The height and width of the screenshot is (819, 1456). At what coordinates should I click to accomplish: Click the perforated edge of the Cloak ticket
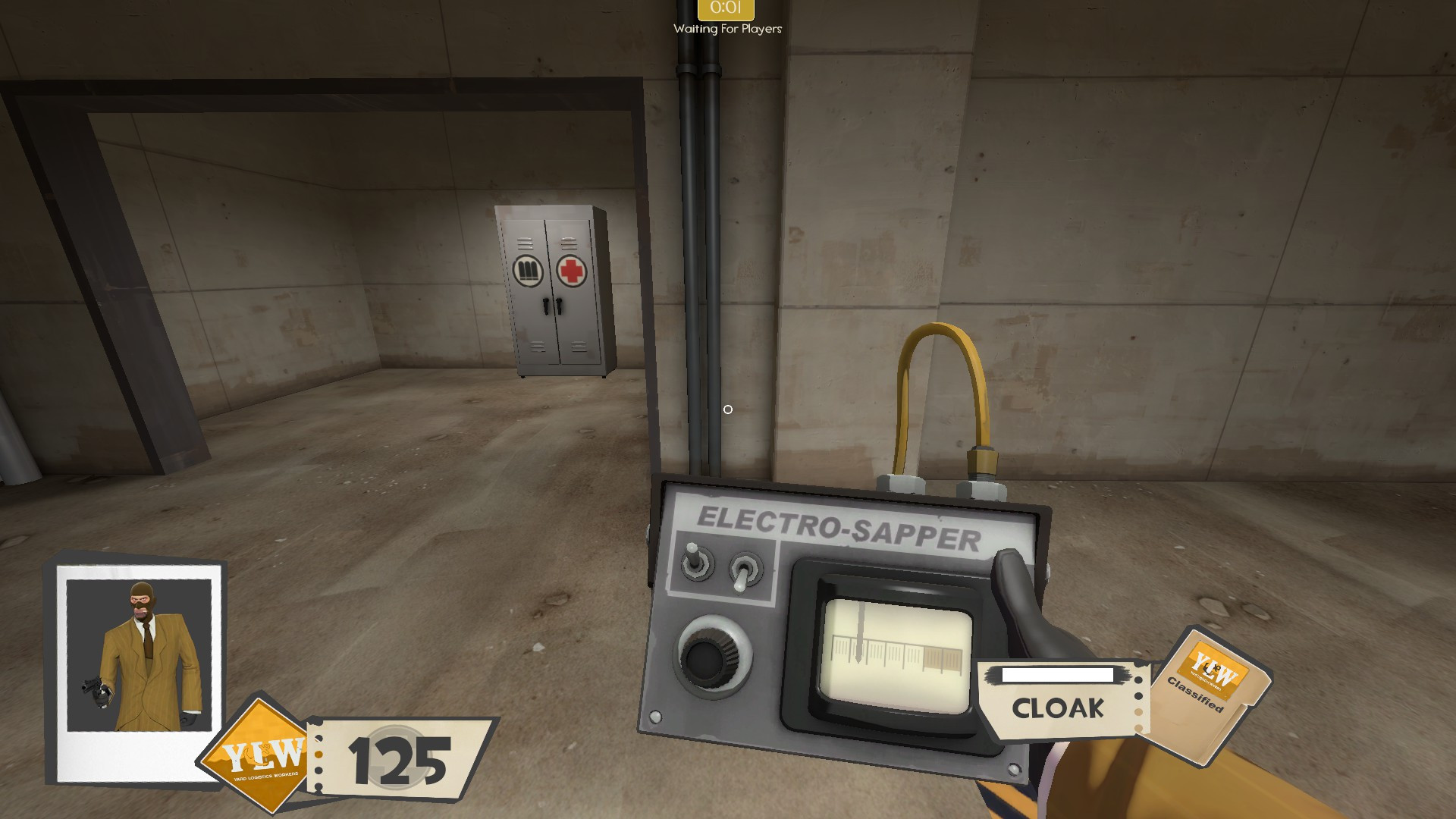click(1140, 701)
